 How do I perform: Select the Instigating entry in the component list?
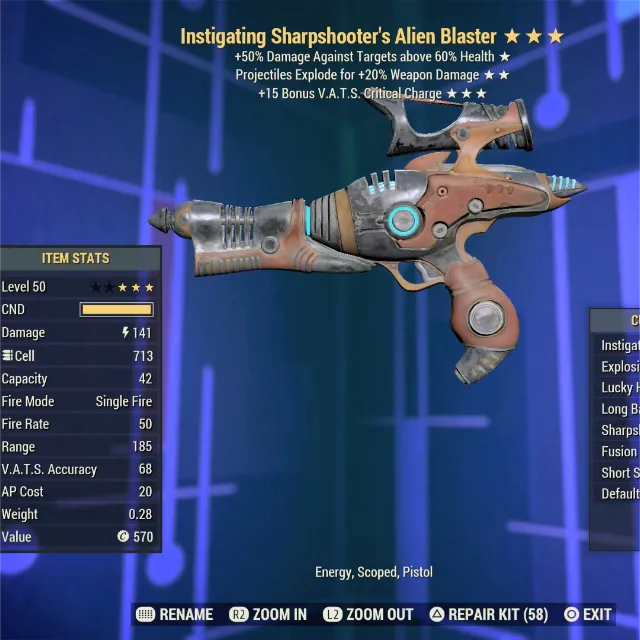[620, 345]
